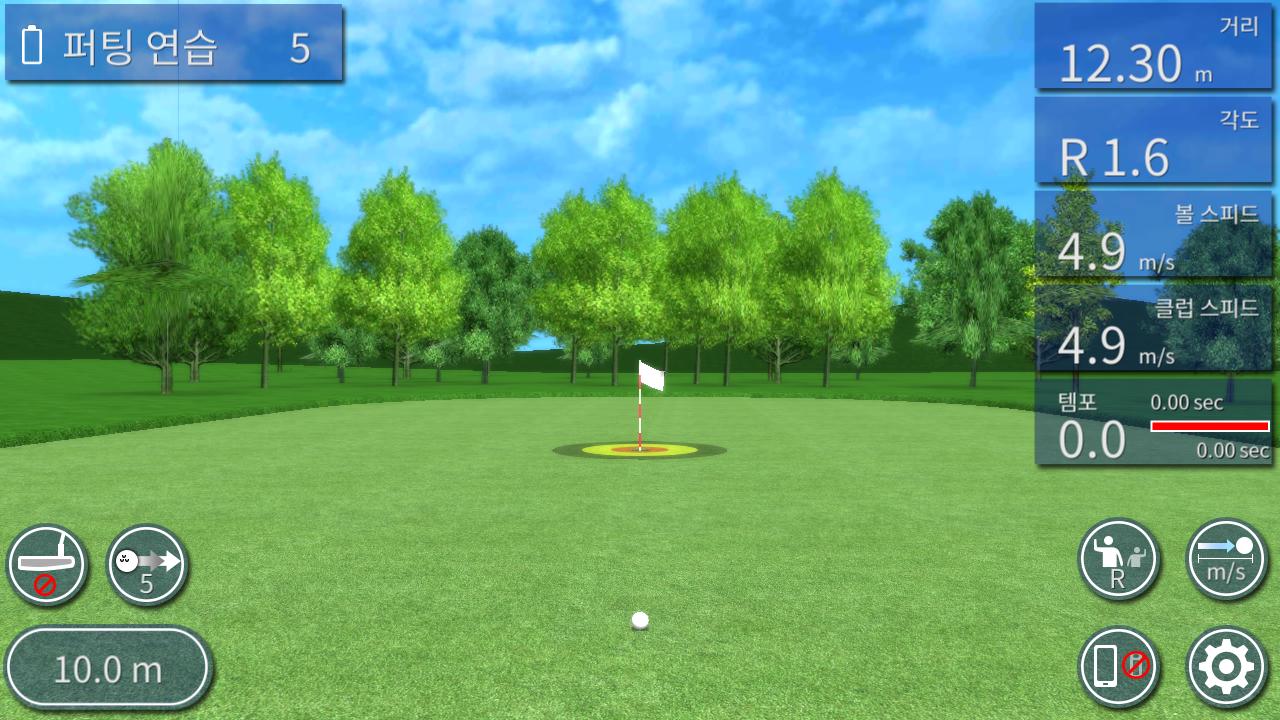Select the putter display toggle icon

point(48,564)
